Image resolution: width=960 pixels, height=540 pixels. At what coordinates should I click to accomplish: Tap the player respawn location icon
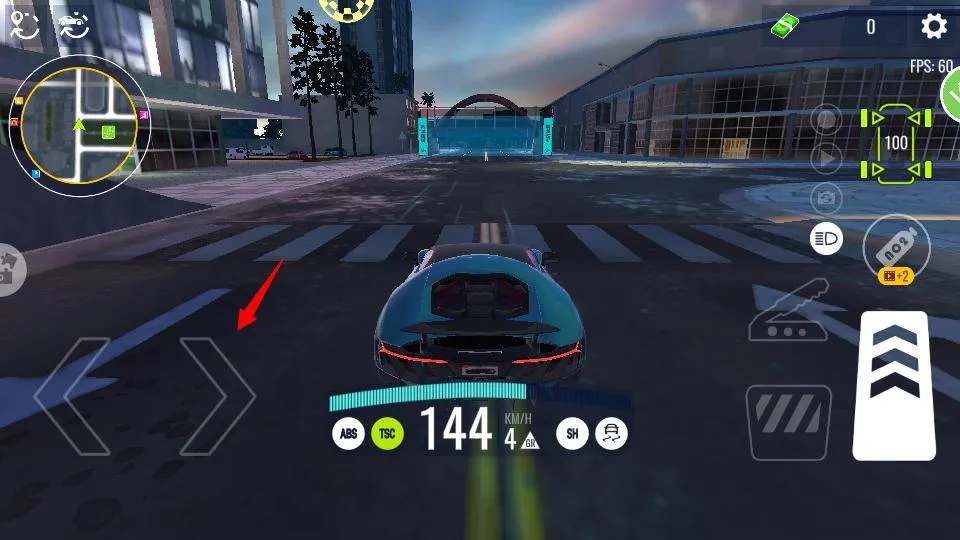24,26
